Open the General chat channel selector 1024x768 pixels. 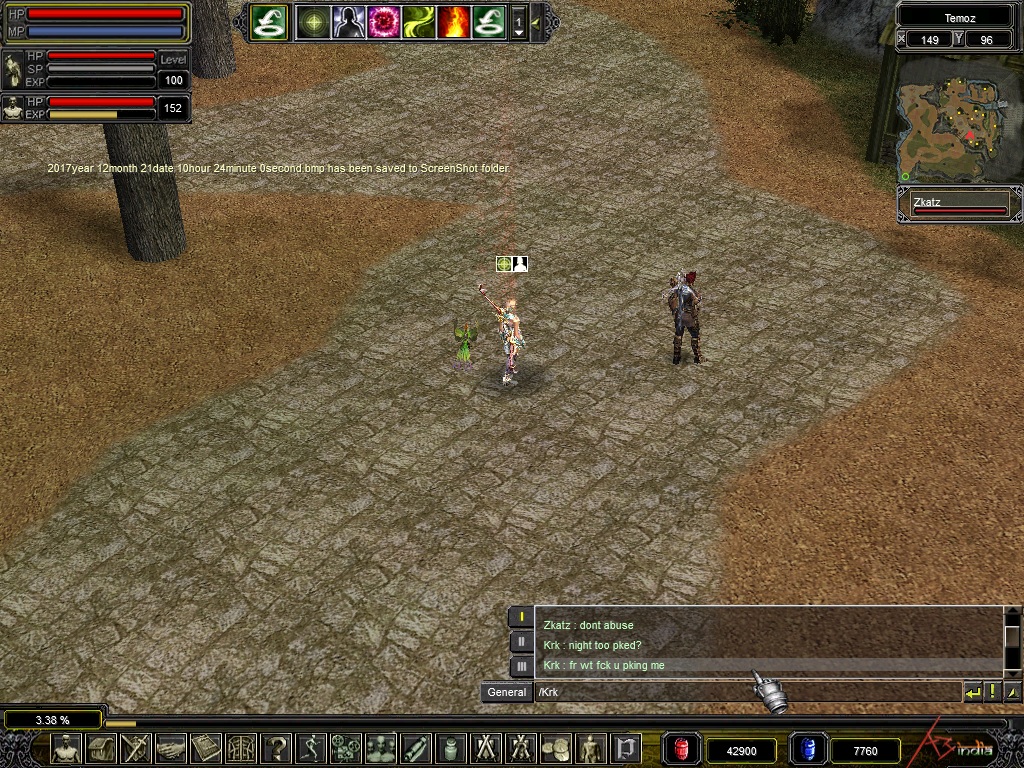[x=507, y=692]
